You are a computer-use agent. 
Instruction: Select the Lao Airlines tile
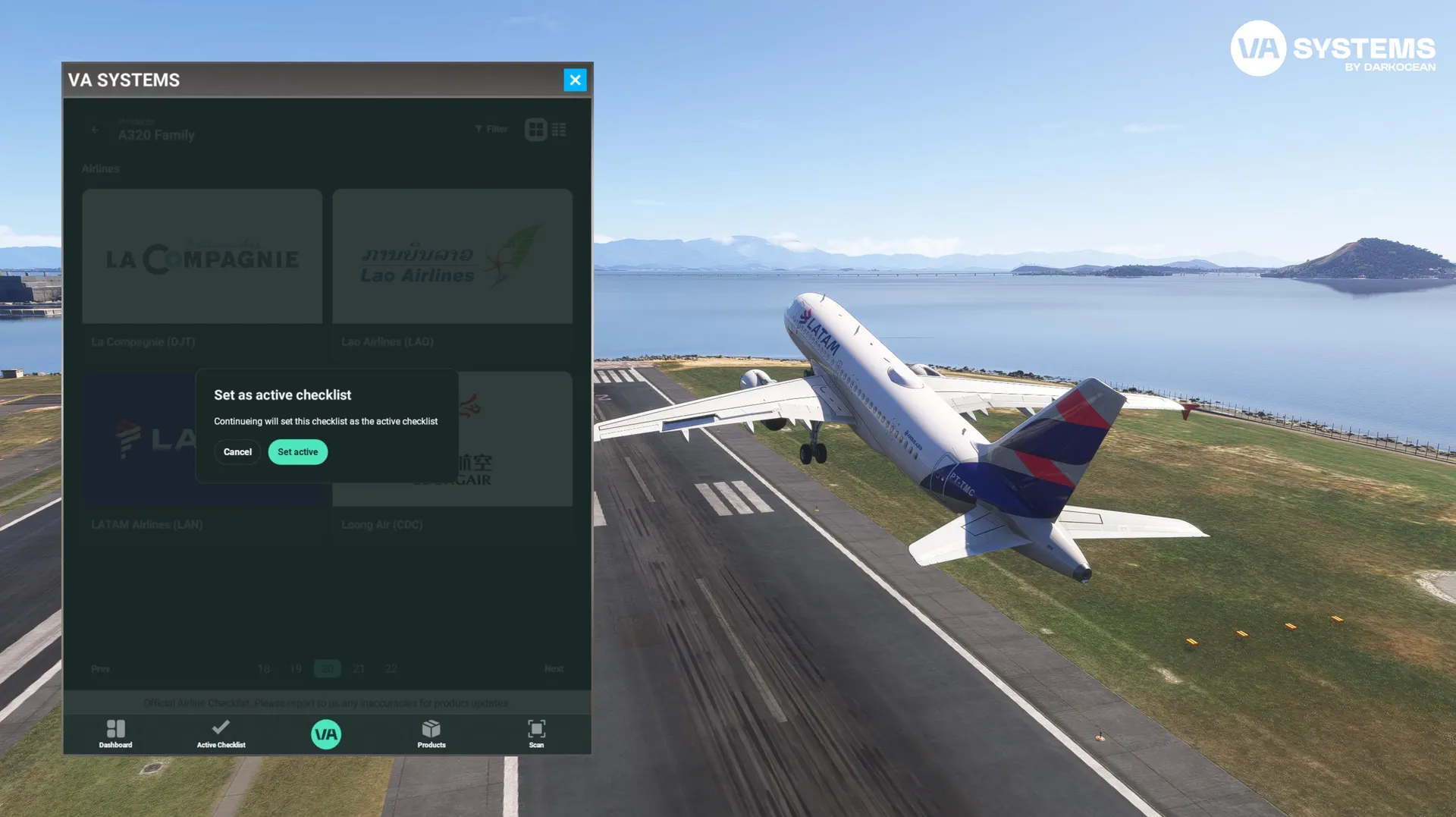[452, 256]
